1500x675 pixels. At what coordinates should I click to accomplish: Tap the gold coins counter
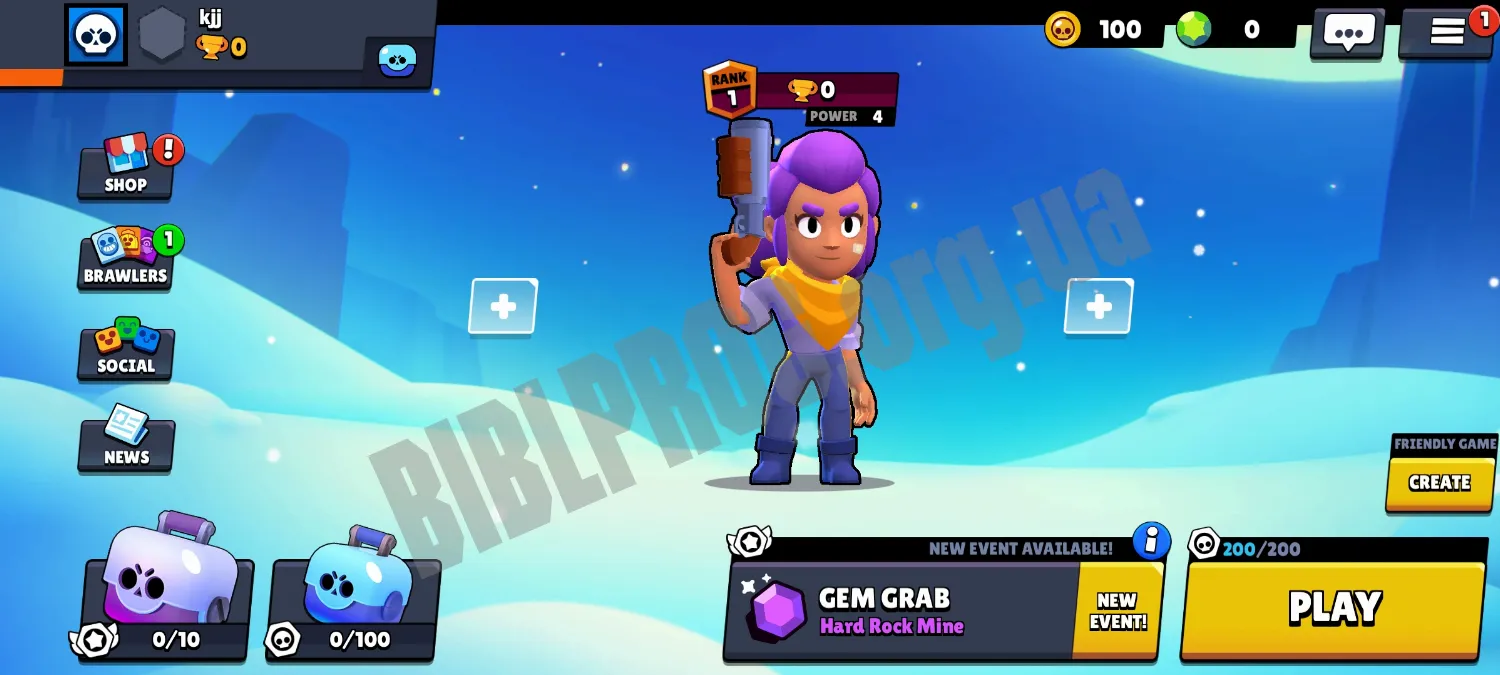(x=1098, y=30)
